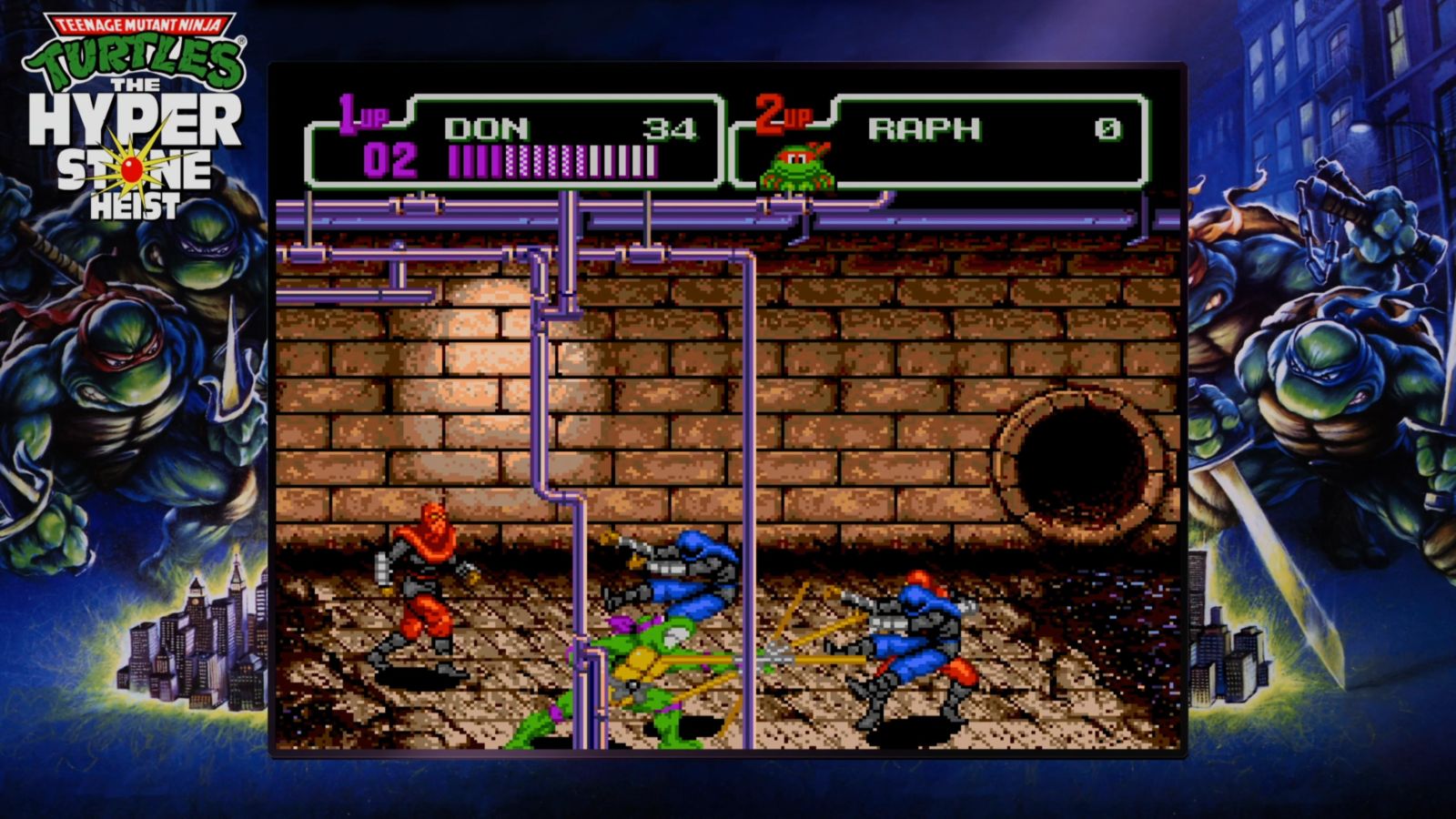Screen dimensions: 1456x819
Task: Select the red Foot Soldier enemy
Action: click(x=423, y=591)
